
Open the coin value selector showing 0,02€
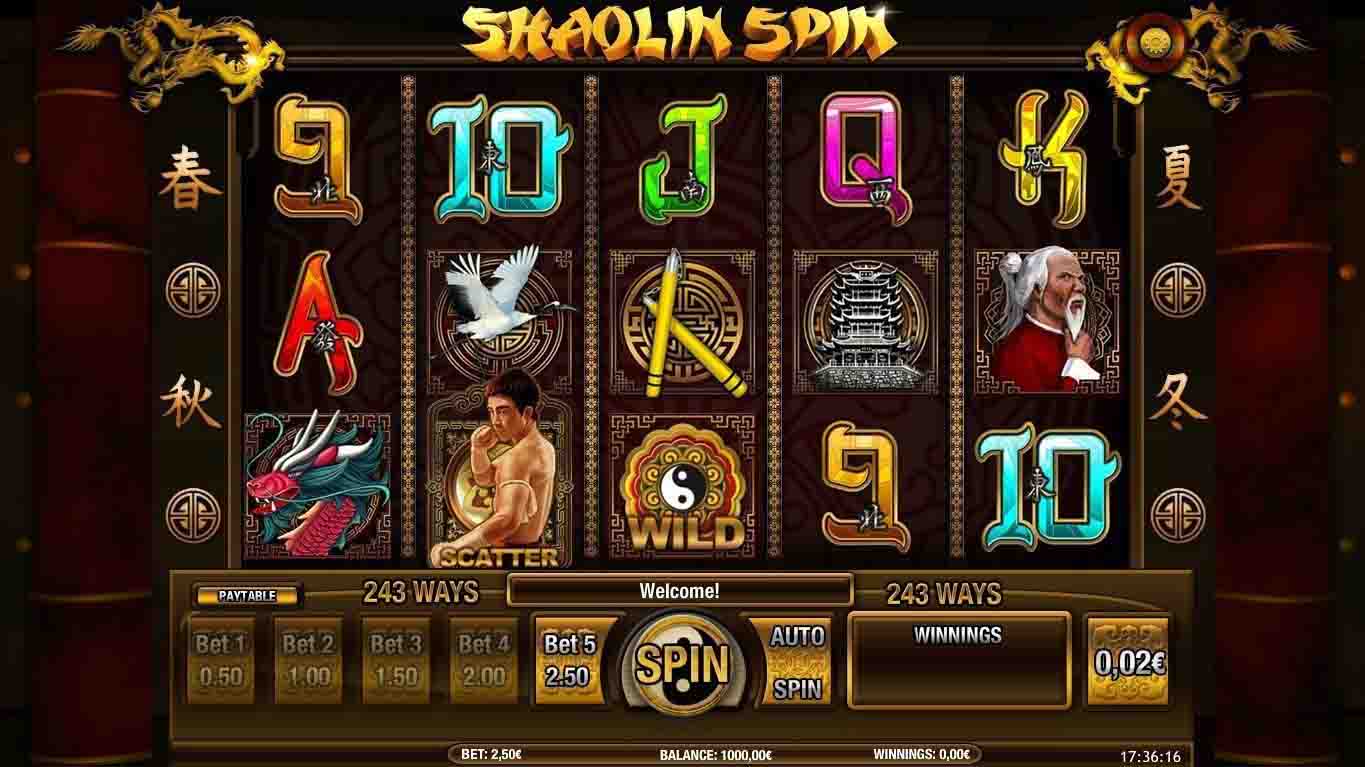1128,656
